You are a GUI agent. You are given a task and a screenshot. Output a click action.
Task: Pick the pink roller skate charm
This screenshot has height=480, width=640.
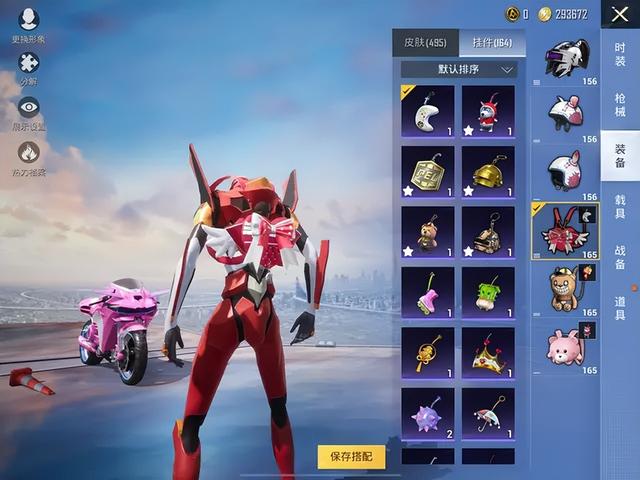point(427,292)
